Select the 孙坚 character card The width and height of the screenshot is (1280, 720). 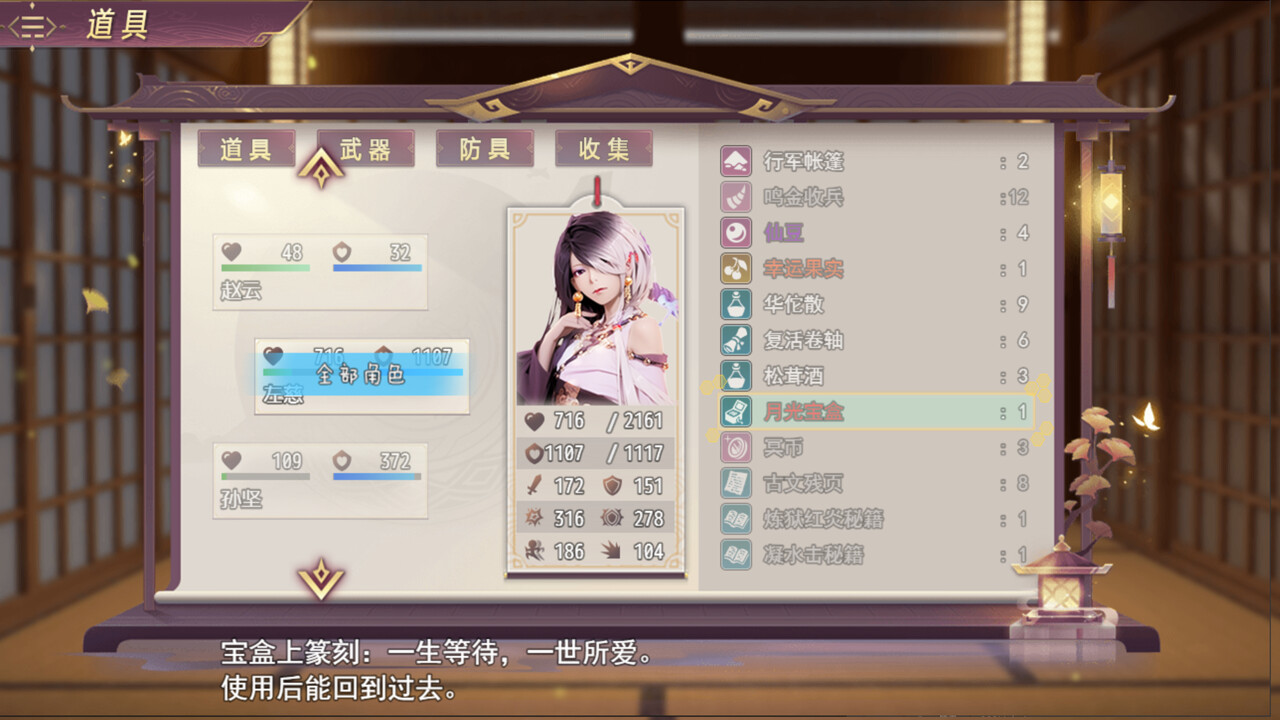point(320,481)
